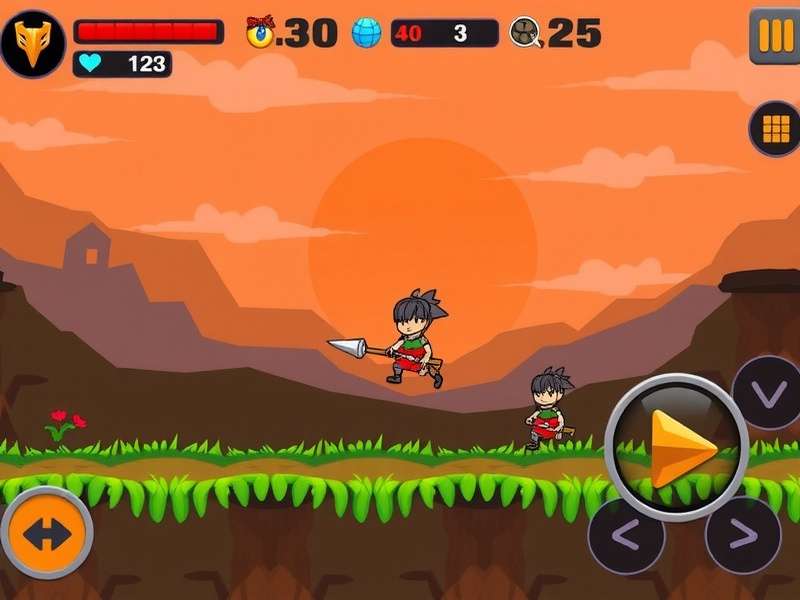Move left with the left chevron button

pos(626,535)
